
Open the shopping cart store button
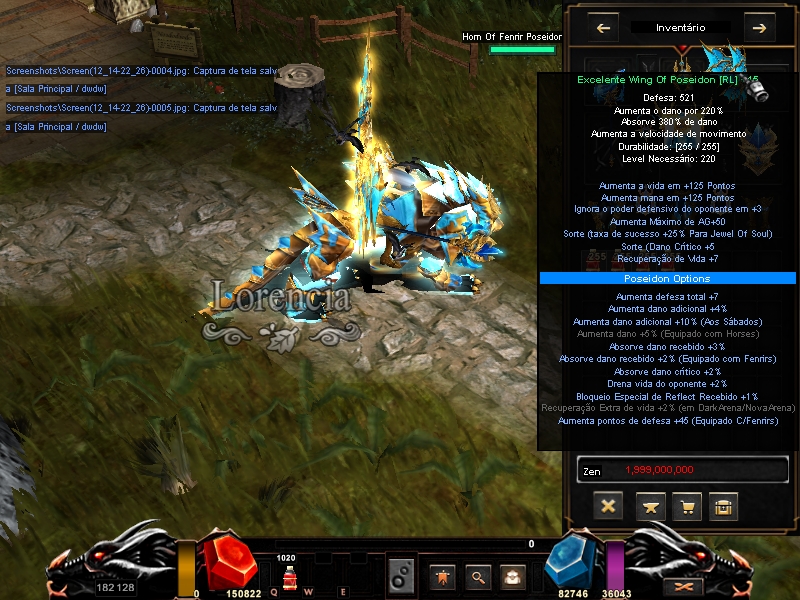(x=686, y=506)
